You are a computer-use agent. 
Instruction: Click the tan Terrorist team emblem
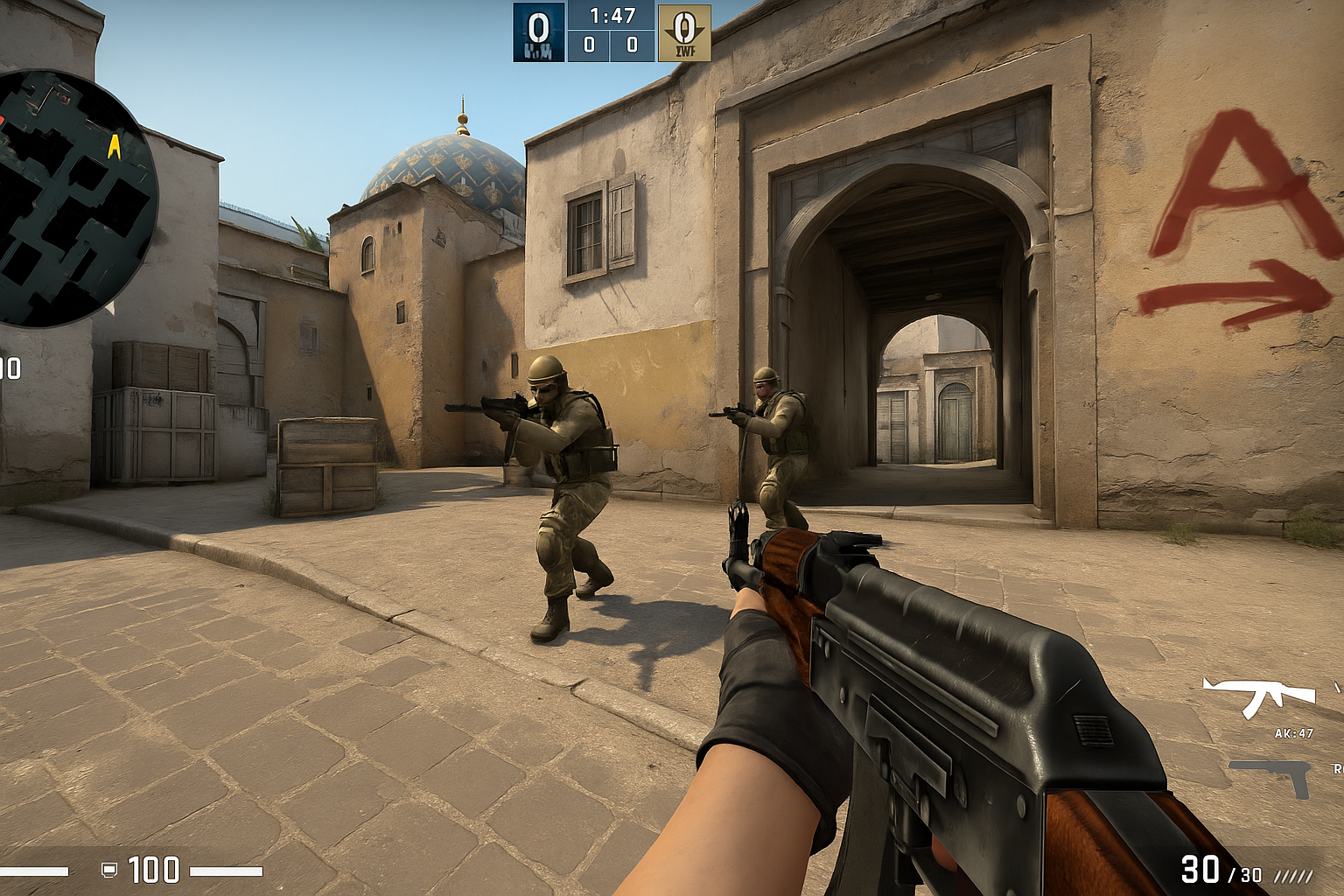(x=684, y=32)
